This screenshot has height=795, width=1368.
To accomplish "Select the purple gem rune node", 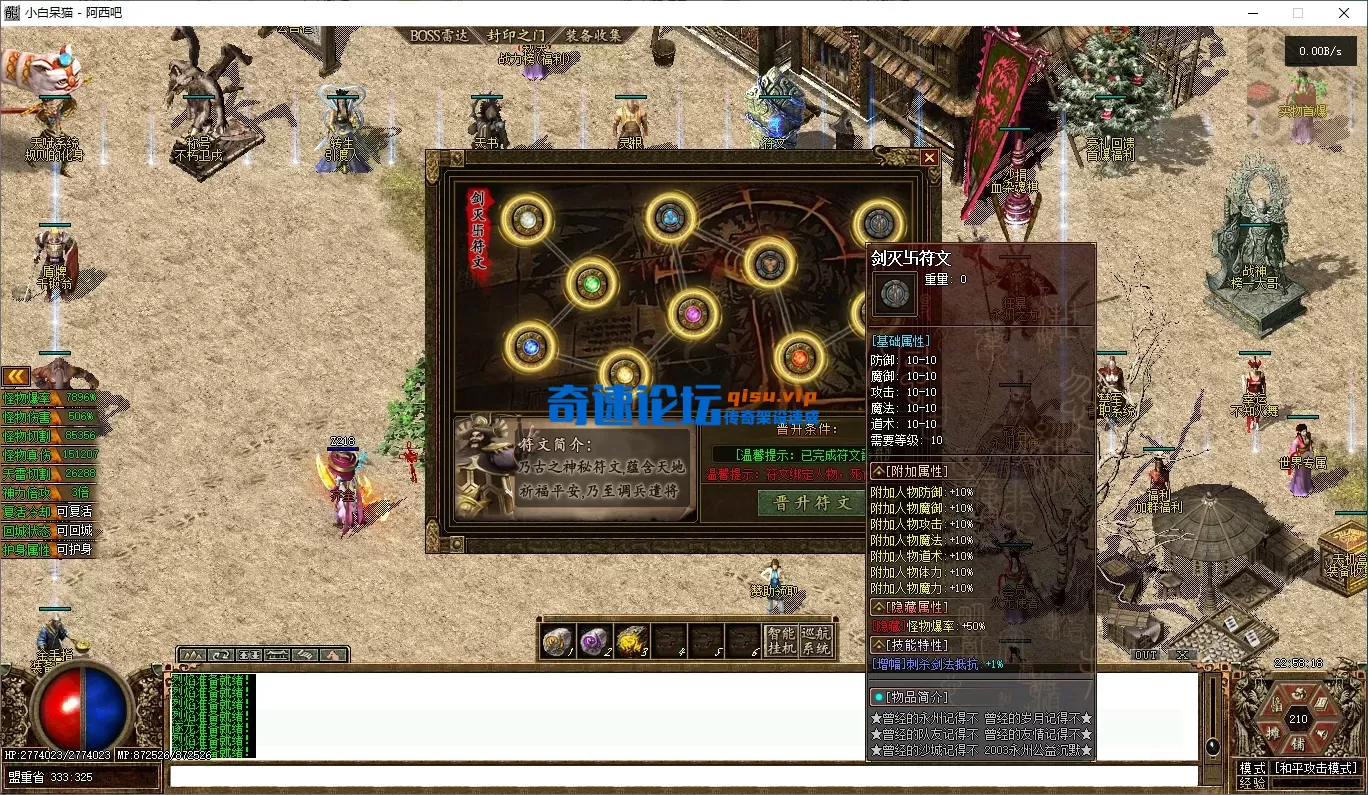I will point(692,314).
